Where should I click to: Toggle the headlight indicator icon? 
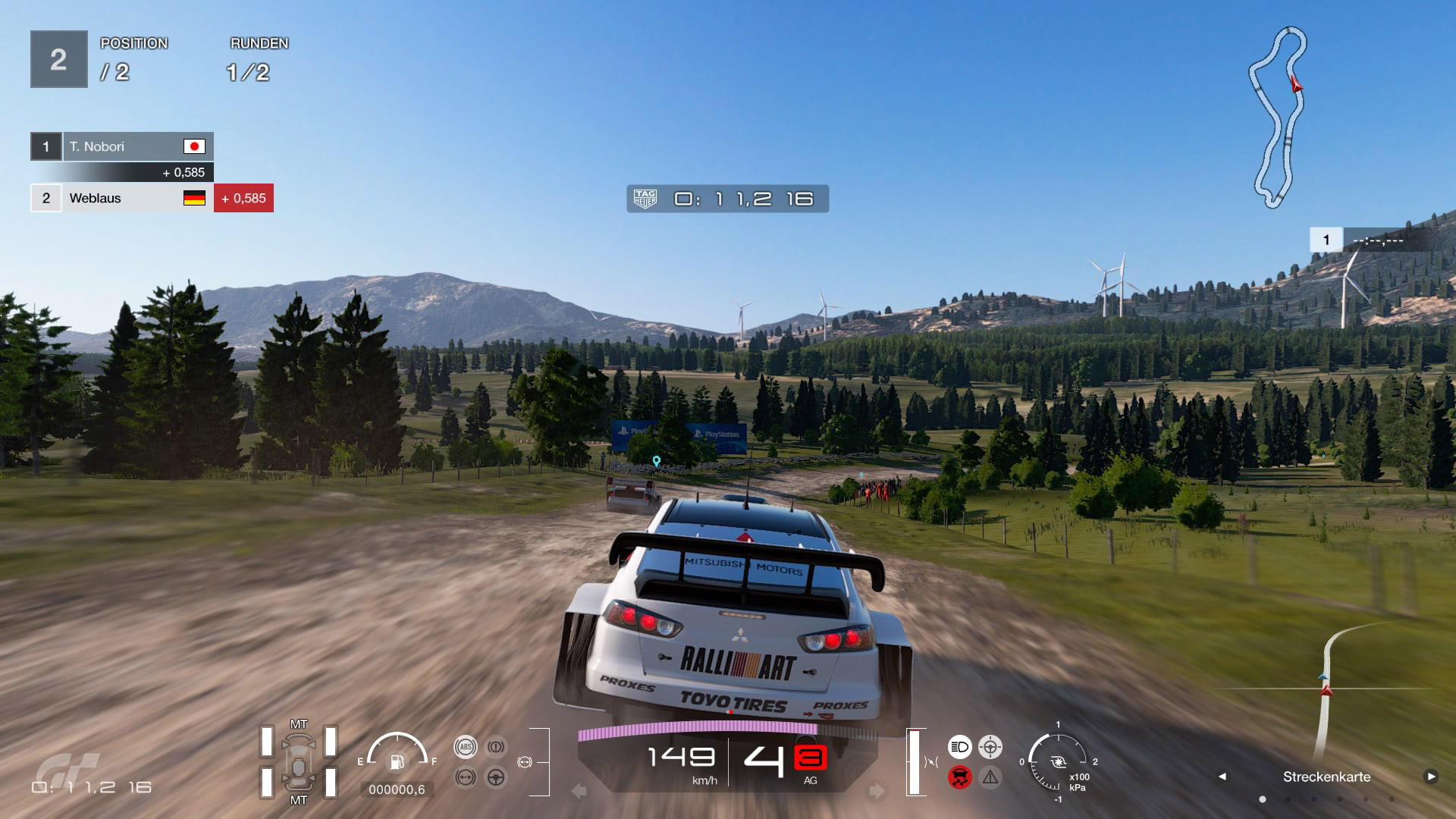pos(959,747)
